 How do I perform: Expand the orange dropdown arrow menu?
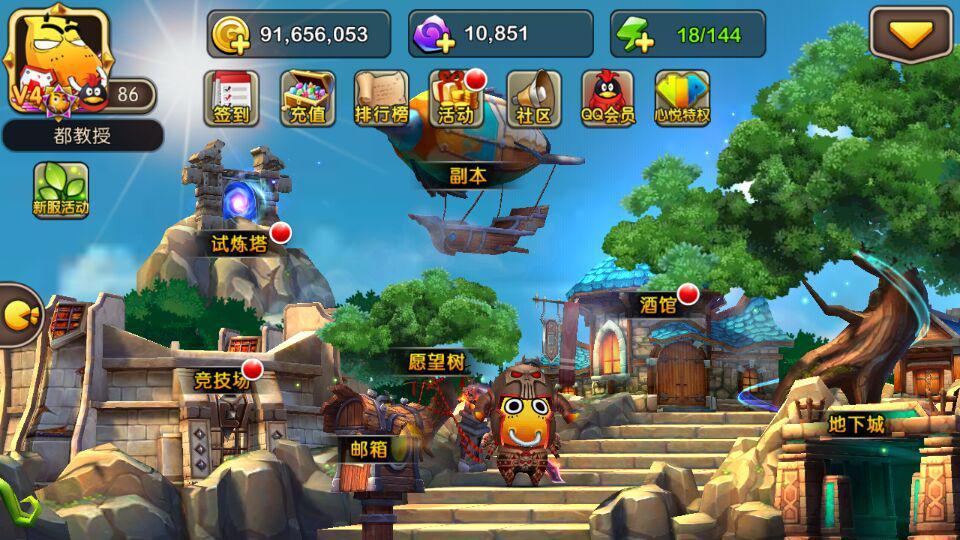click(x=910, y=35)
